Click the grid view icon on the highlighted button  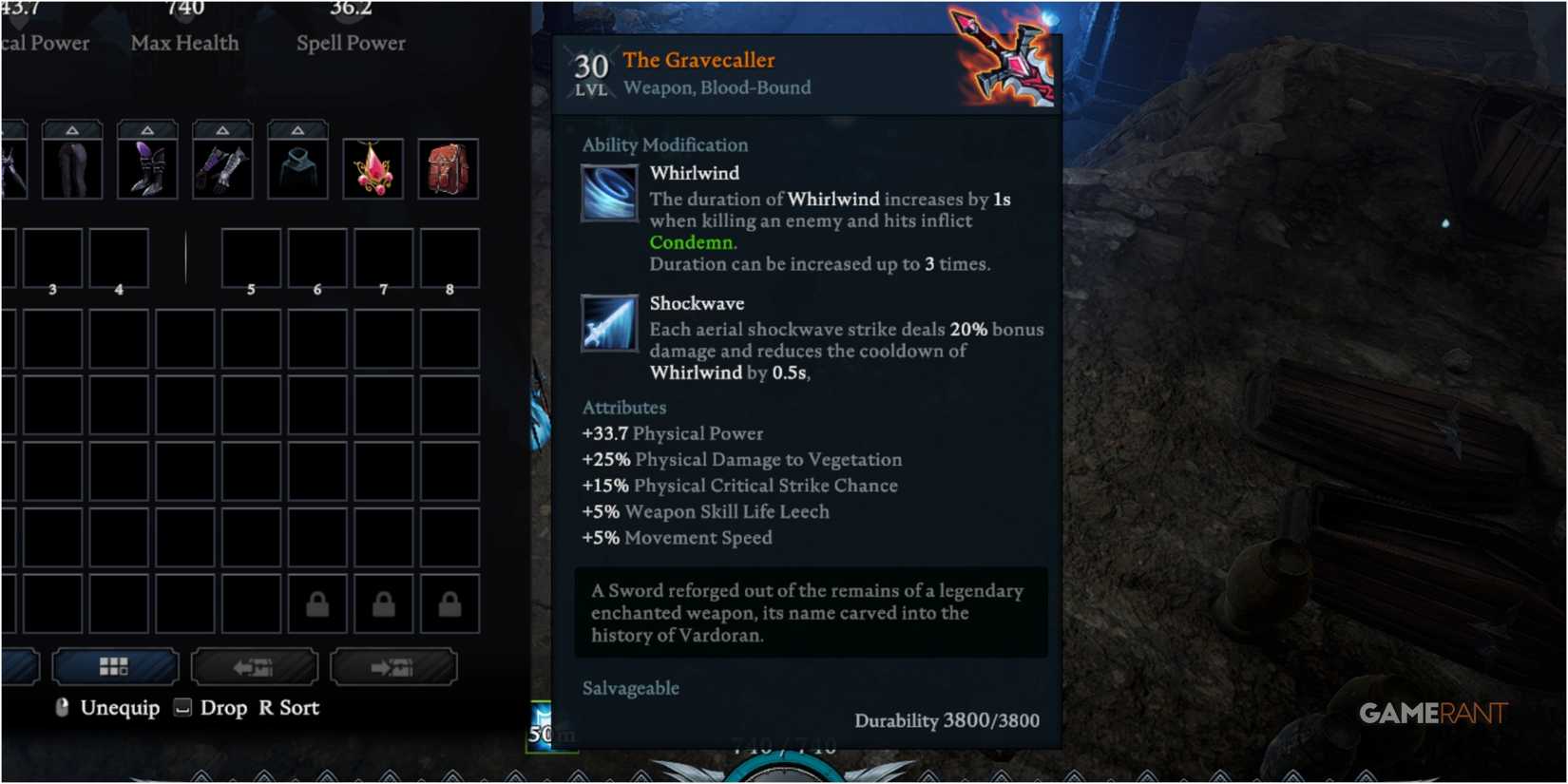click(x=116, y=666)
